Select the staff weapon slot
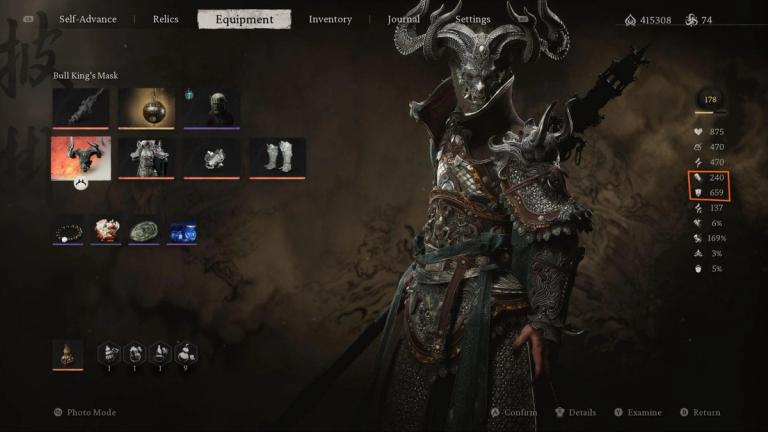Image resolution: width=768 pixels, height=432 pixels. pos(80,108)
